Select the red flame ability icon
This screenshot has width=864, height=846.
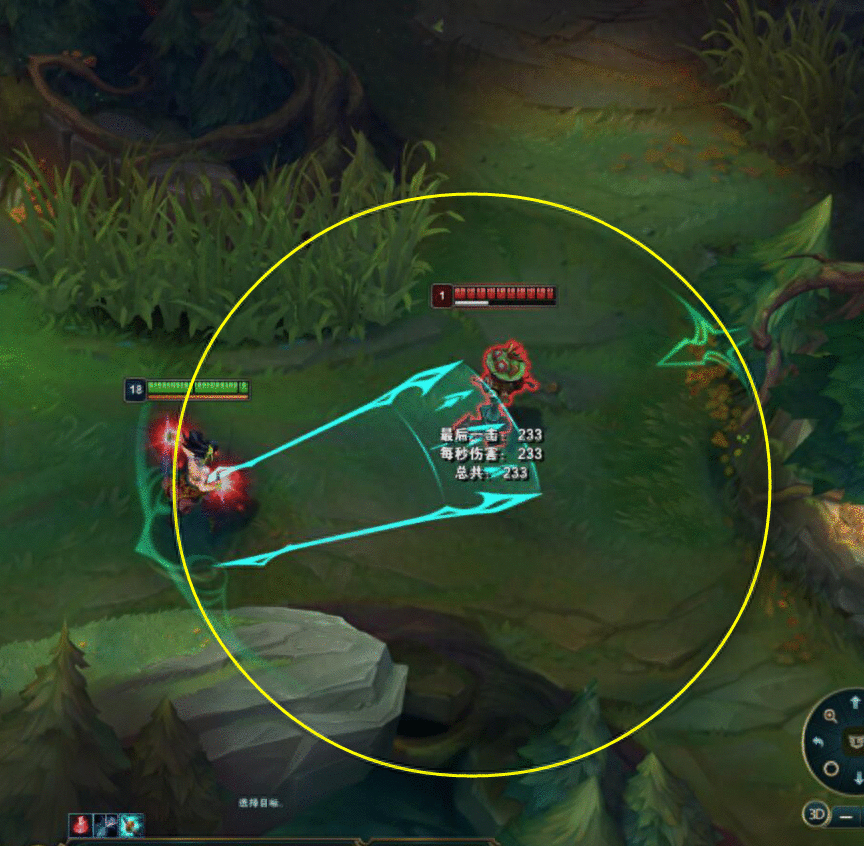click(81, 825)
